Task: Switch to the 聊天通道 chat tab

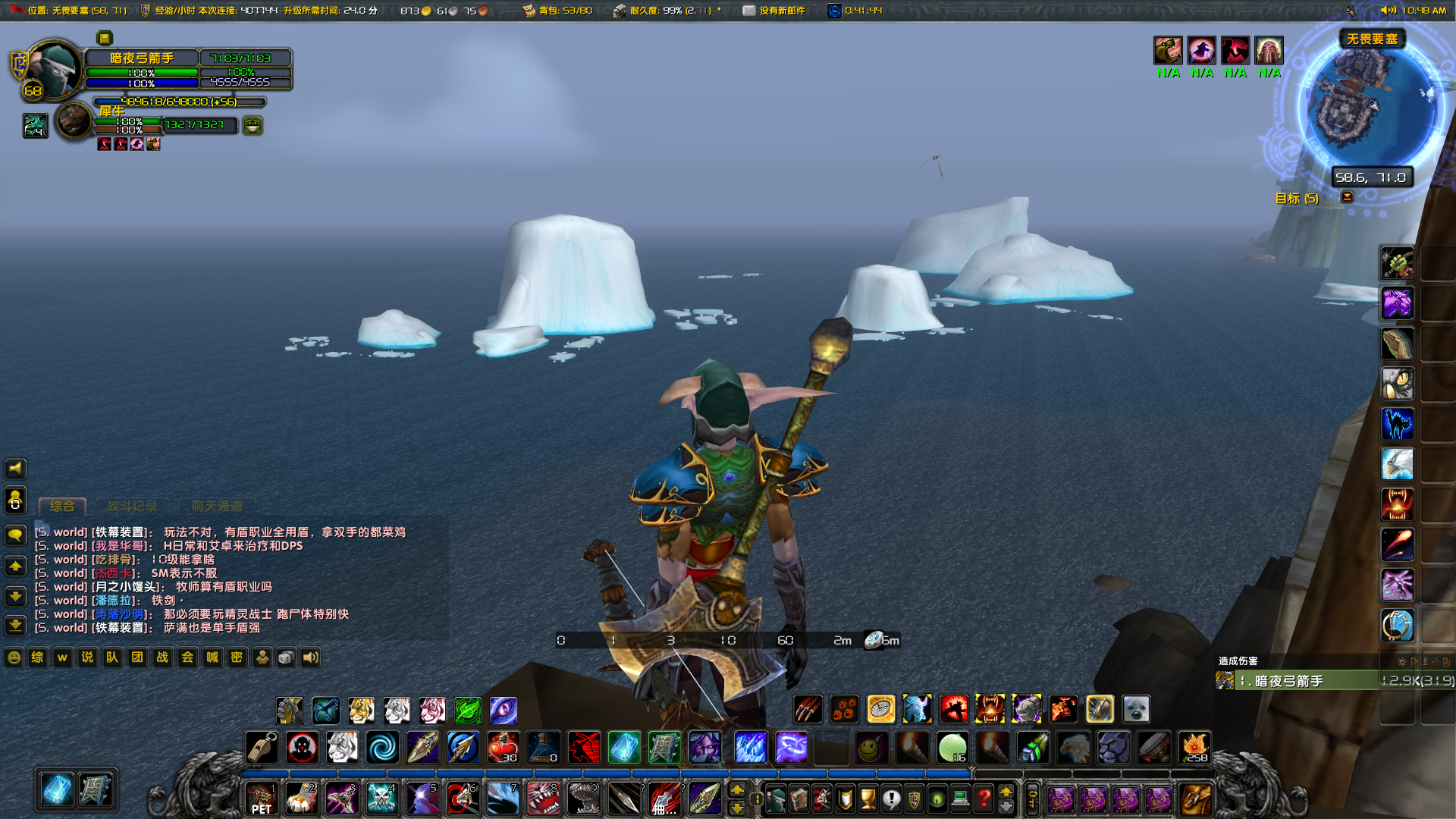Action: pyautogui.click(x=217, y=506)
